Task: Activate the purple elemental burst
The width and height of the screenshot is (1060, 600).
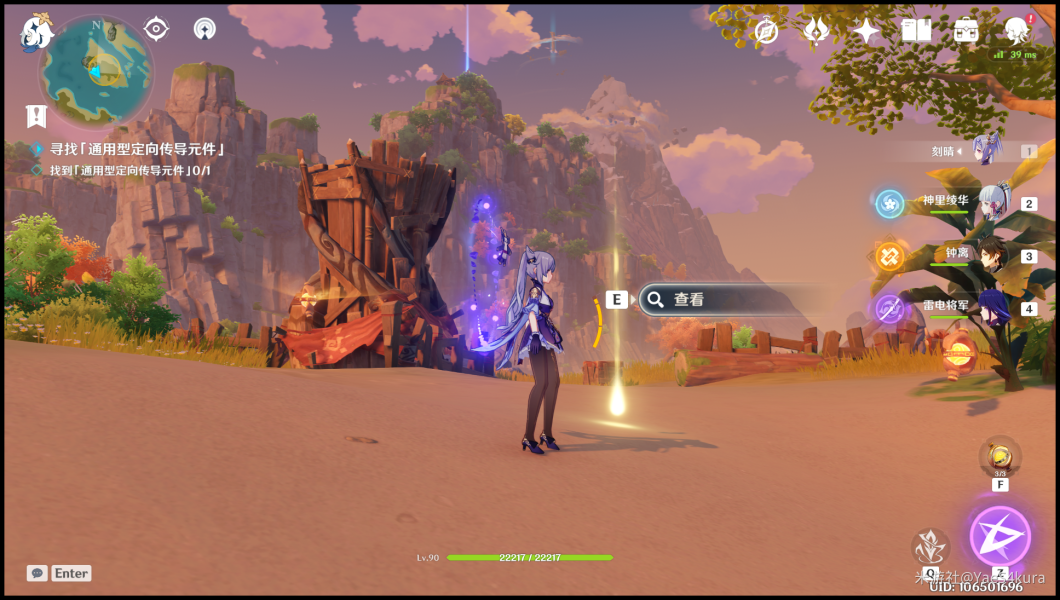Action: 999,536
